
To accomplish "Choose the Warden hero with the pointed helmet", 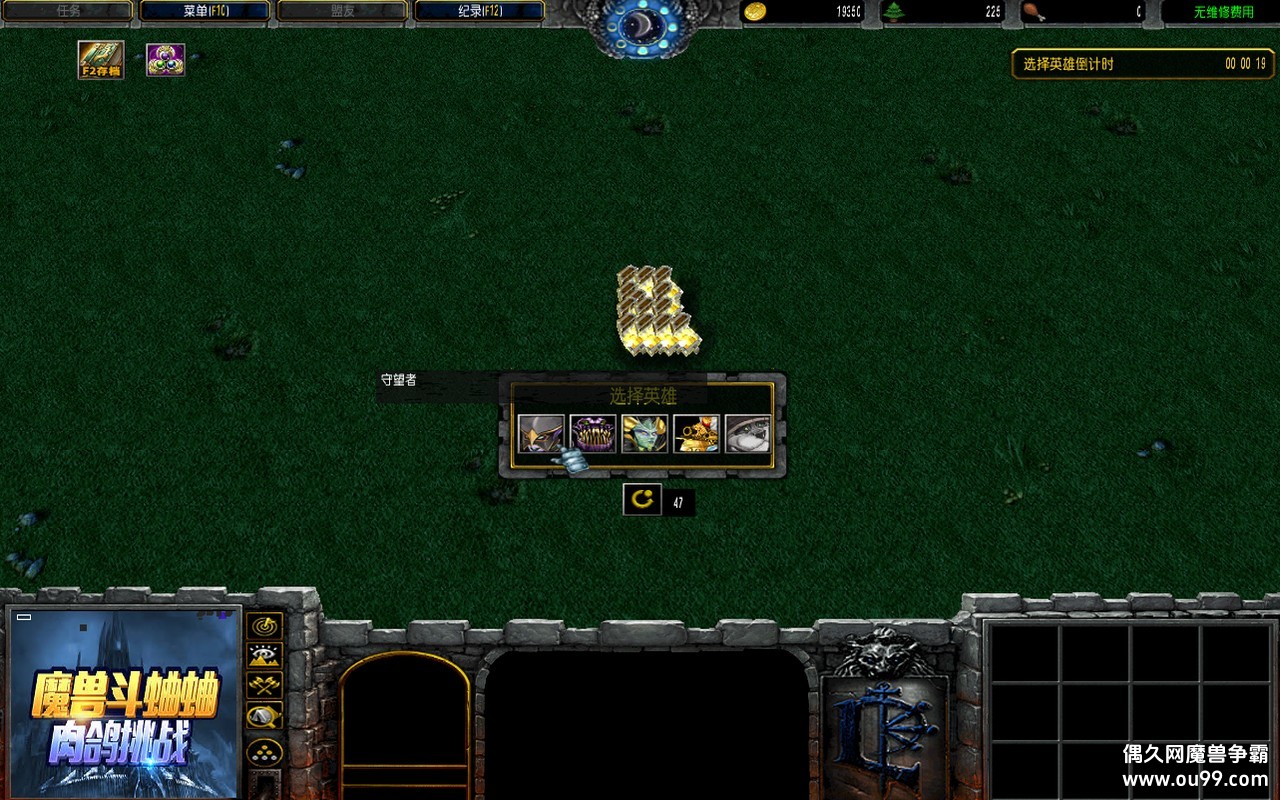I will (541, 434).
